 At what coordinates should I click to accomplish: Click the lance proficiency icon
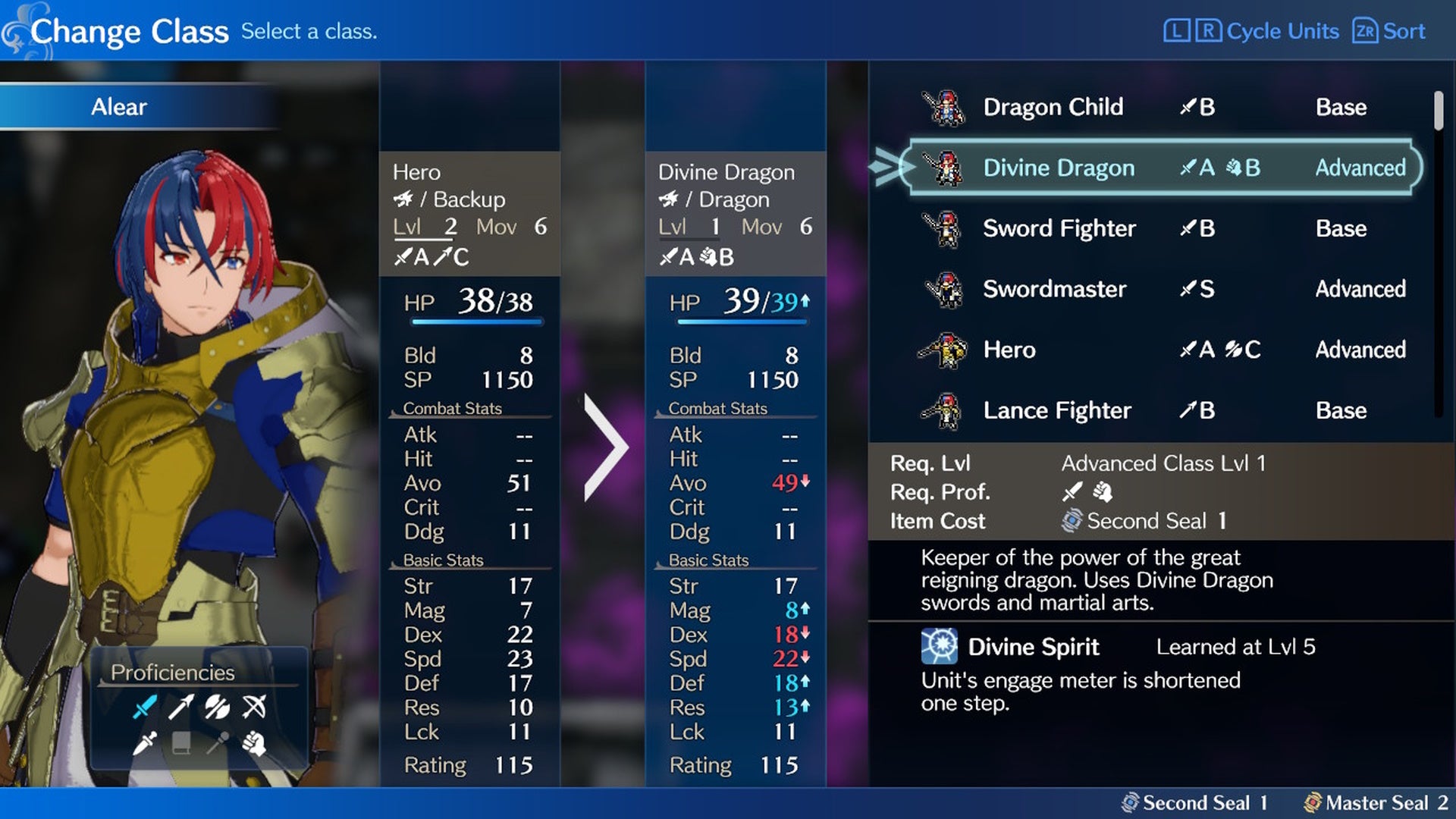point(182,707)
